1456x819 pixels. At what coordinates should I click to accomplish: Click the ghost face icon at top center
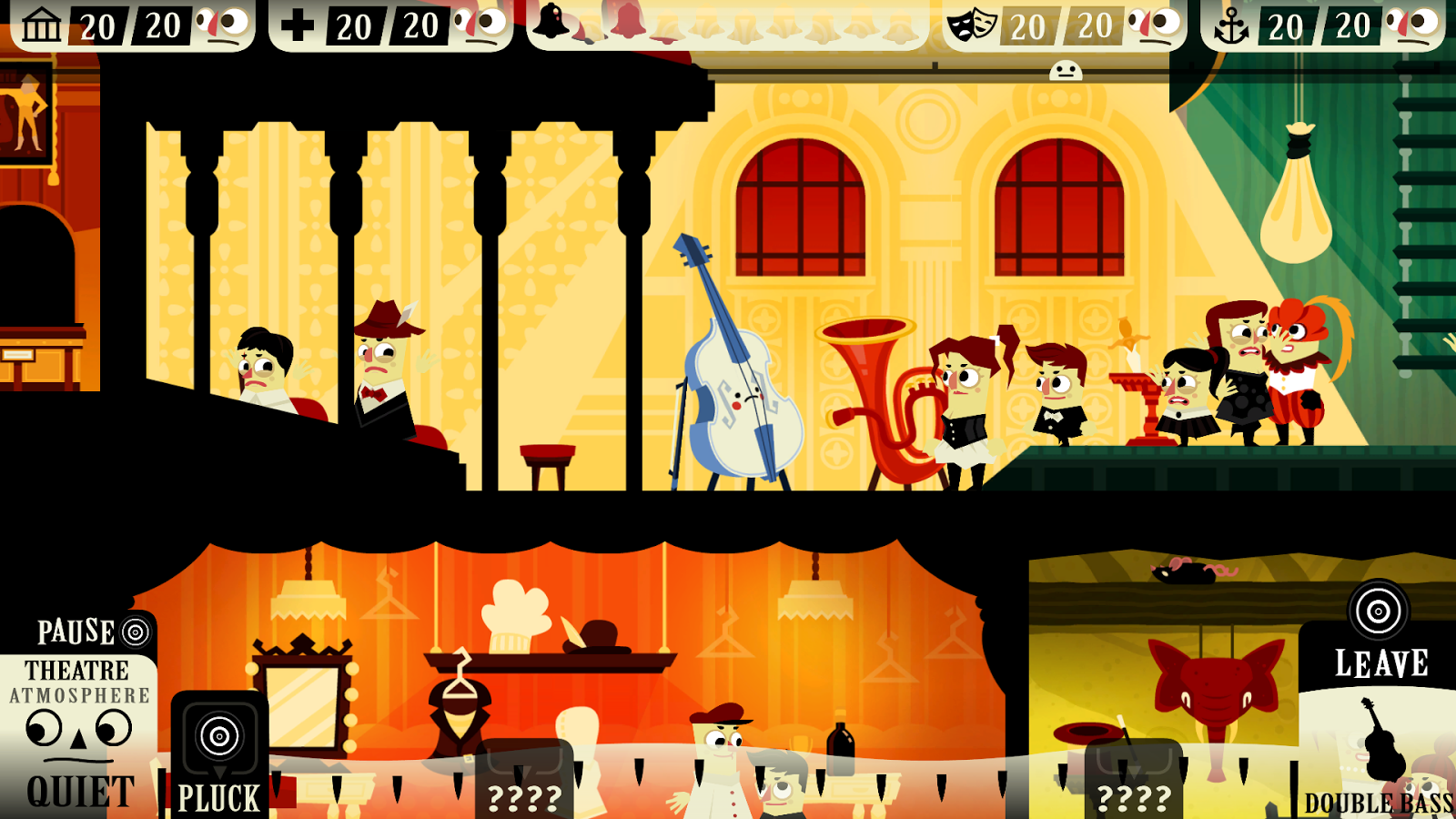tap(1065, 71)
